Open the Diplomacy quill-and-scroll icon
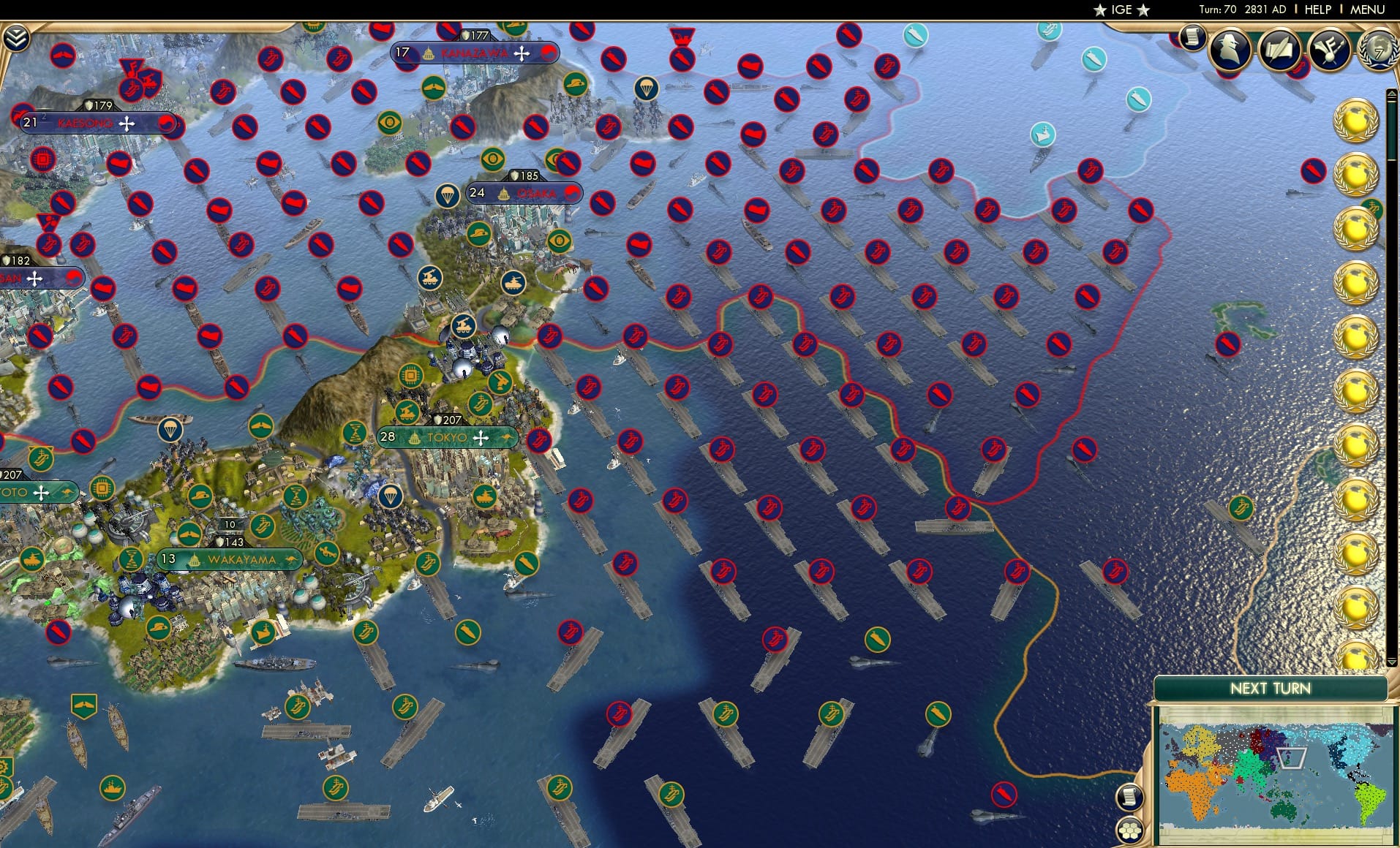Screen dimensions: 1400x848 point(1278,51)
